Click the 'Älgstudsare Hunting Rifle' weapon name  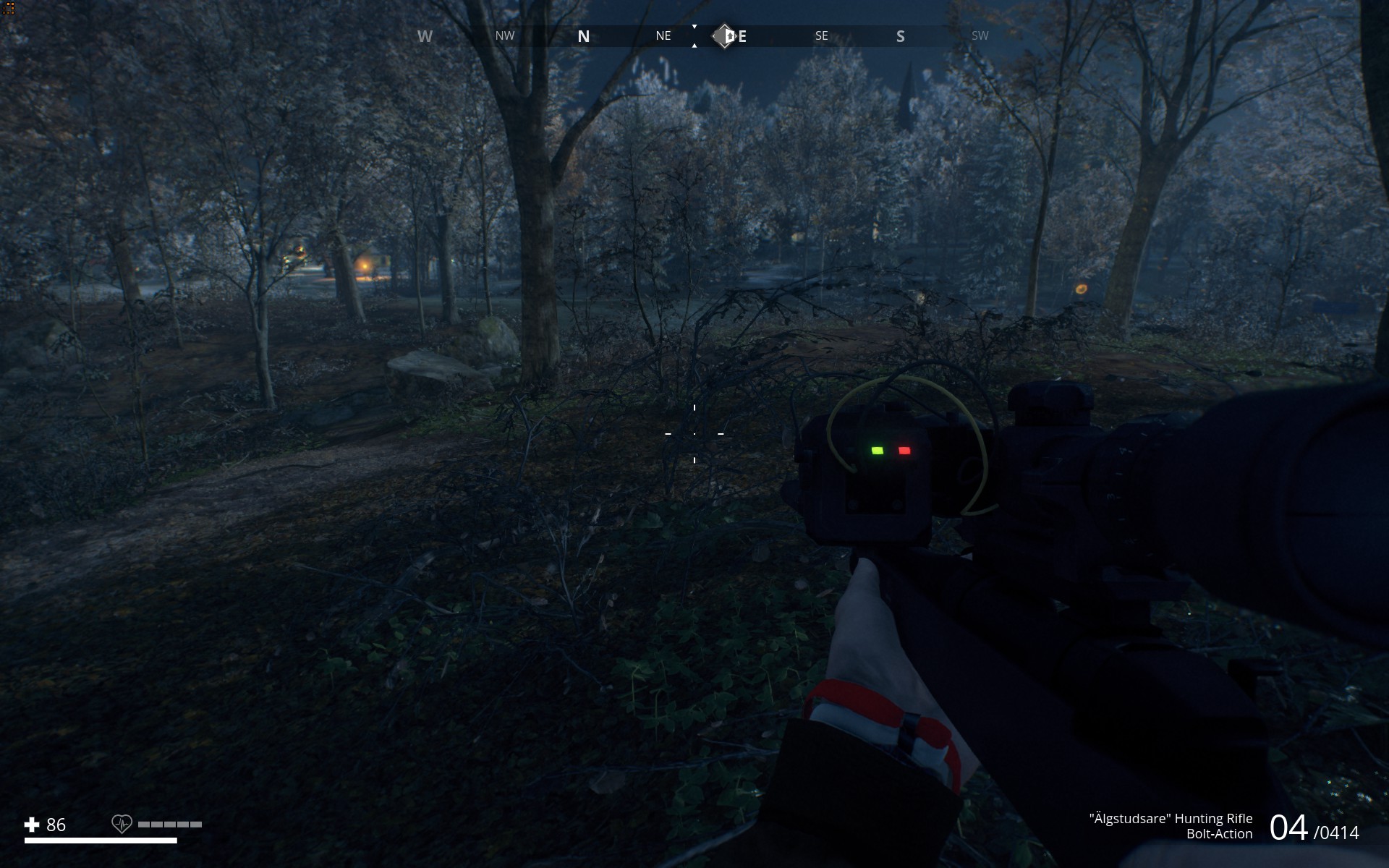point(1171,819)
